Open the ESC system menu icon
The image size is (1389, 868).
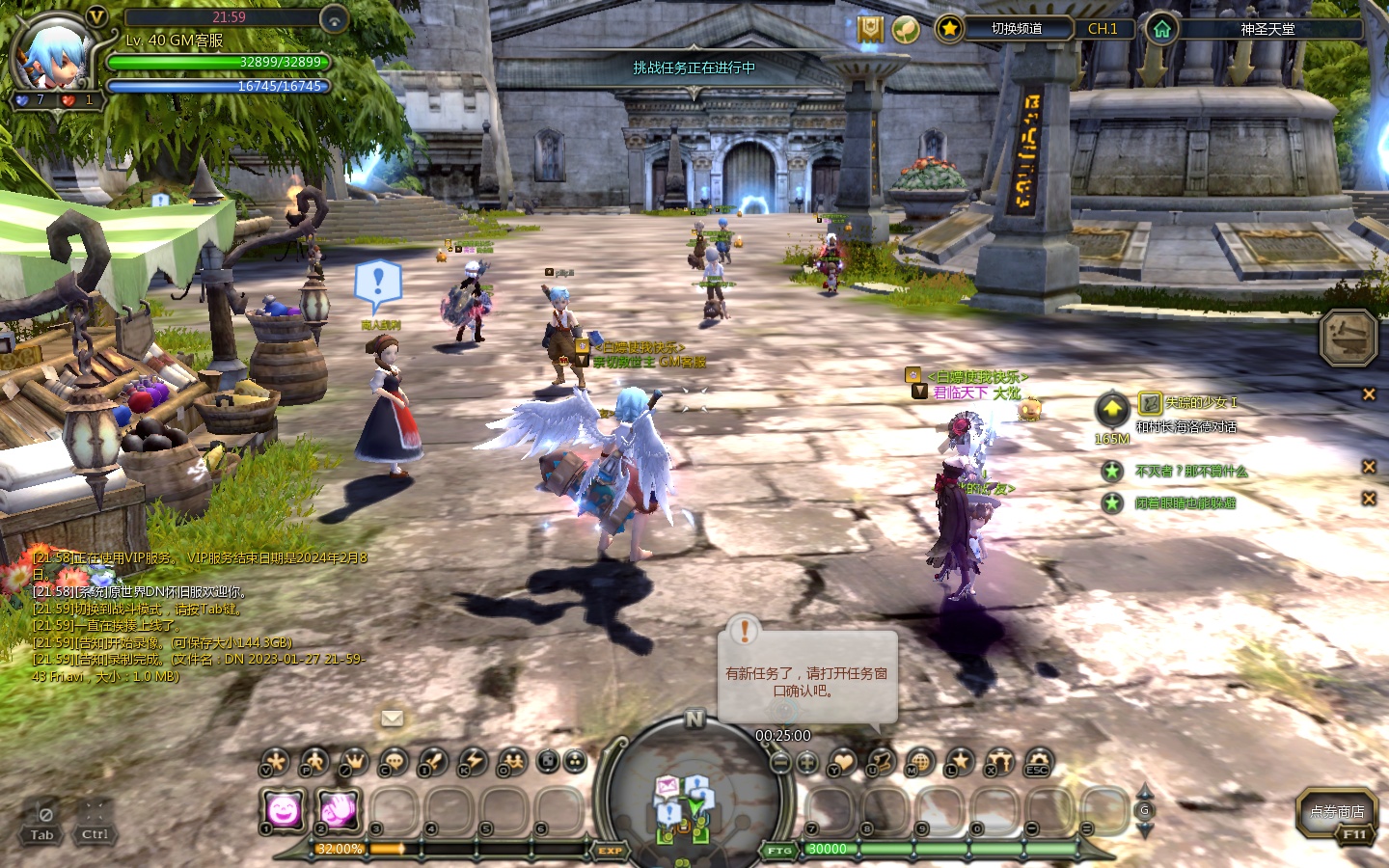(x=1038, y=762)
